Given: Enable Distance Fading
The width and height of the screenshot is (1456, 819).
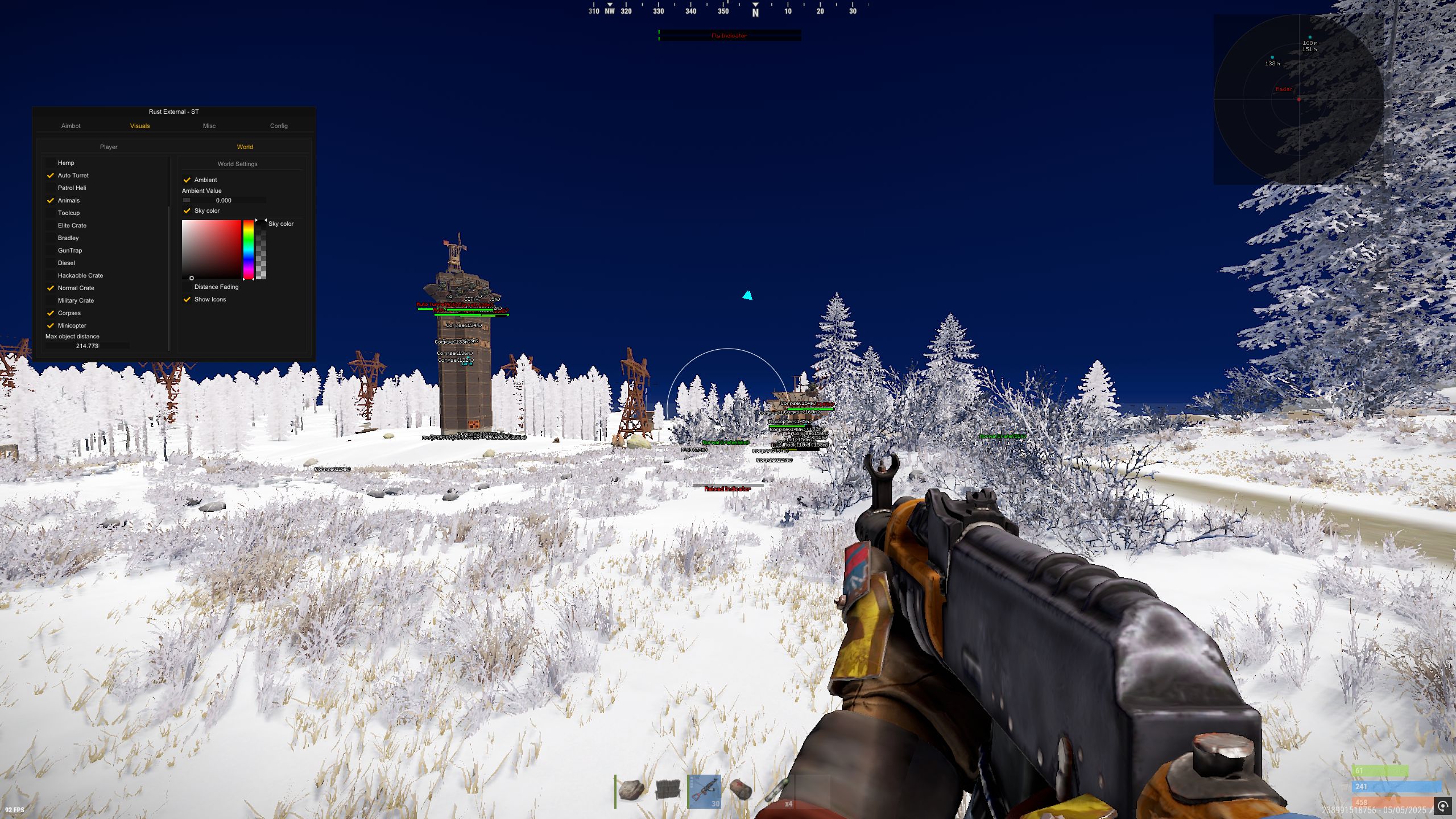Looking at the screenshot, I should 187,287.
